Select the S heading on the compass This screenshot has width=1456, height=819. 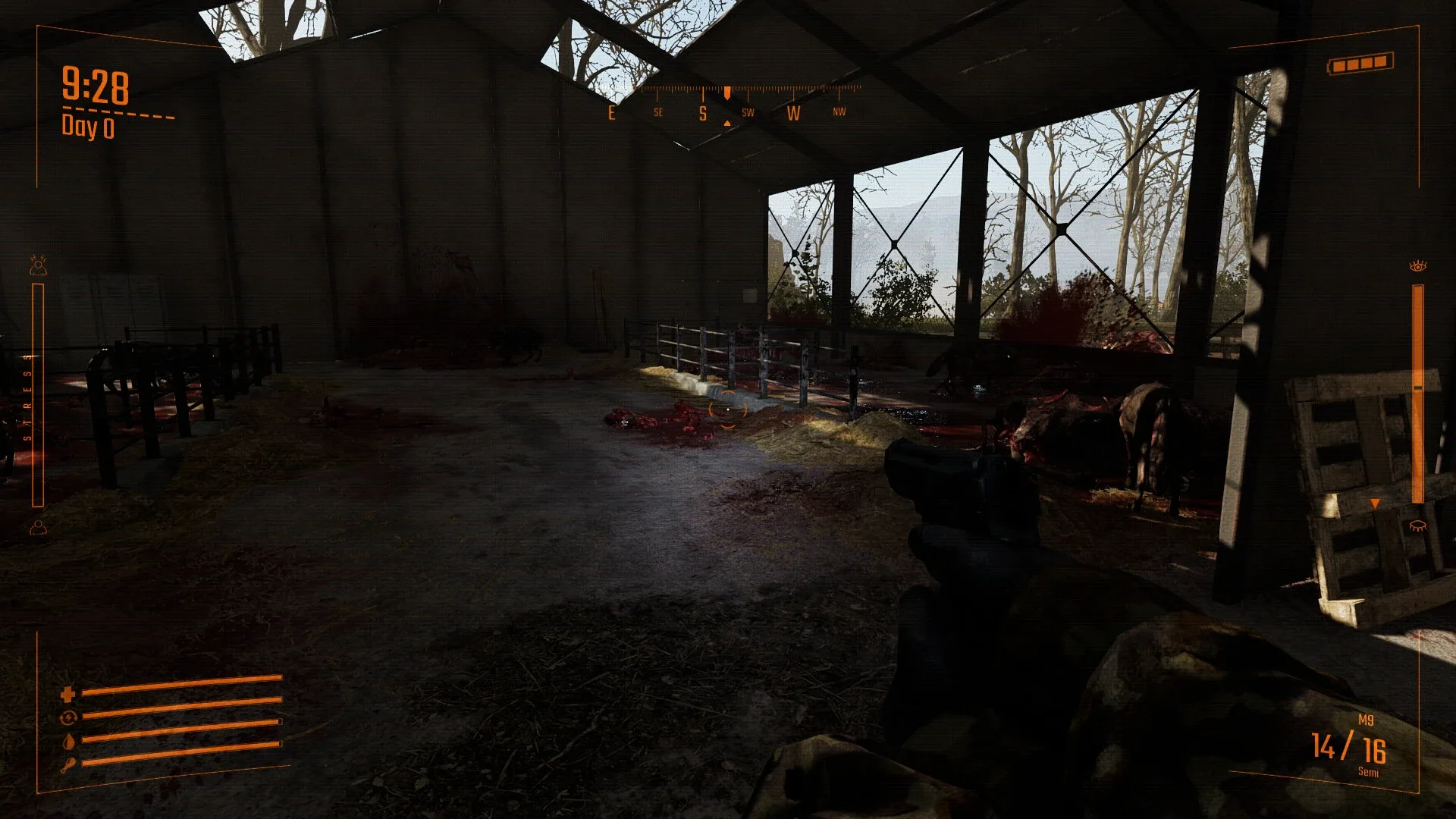(x=702, y=114)
